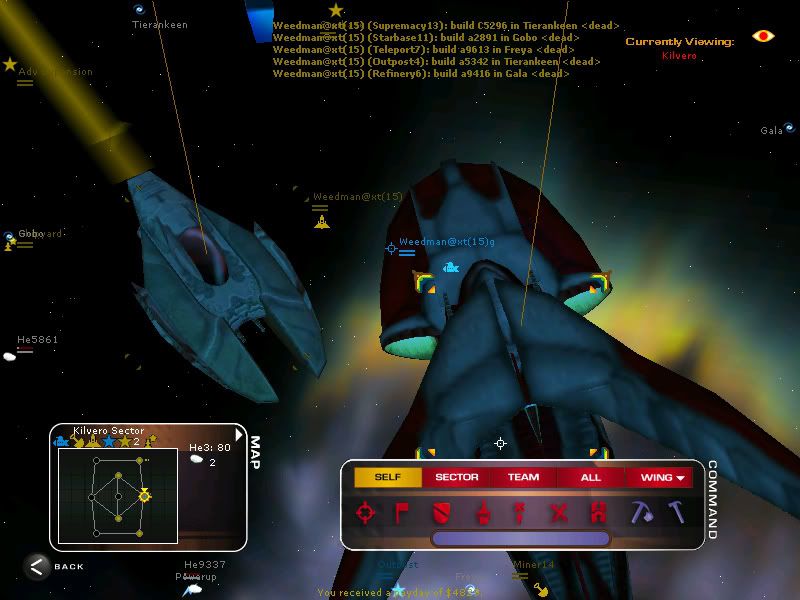Click the purple command input bar
Image resolution: width=800 pixels, height=600 pixels.
tap(520, 538)
